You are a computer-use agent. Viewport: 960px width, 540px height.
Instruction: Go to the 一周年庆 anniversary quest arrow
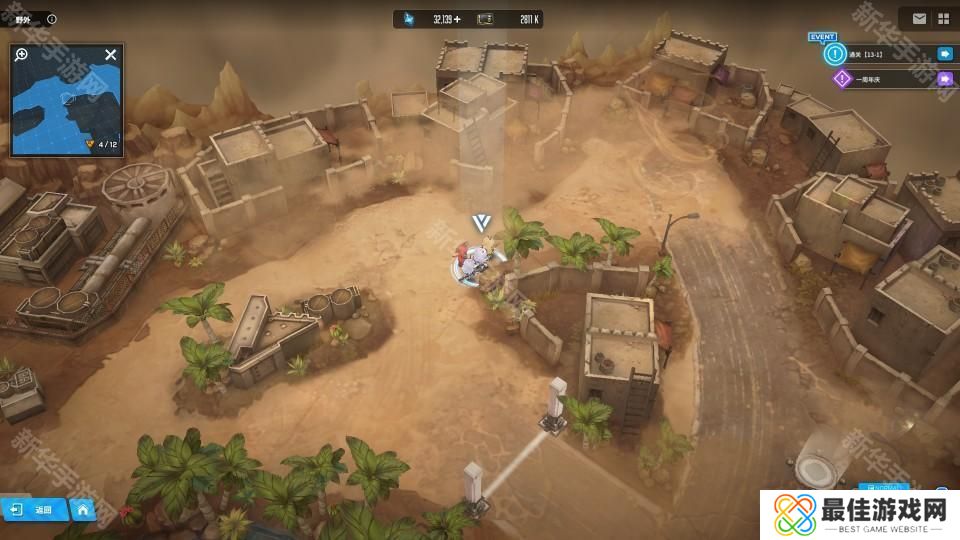[944, 78]
